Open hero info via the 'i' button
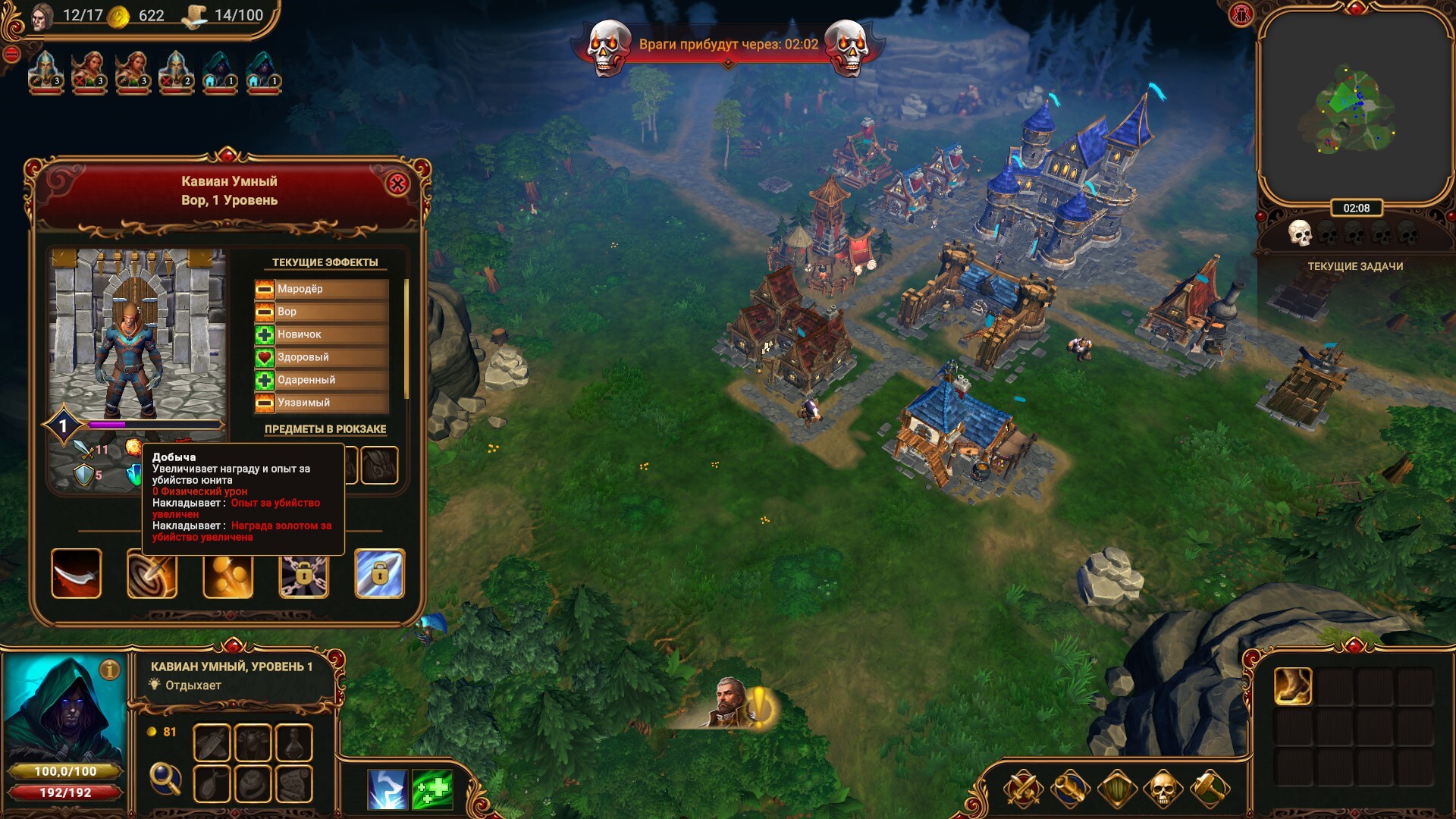The width and height of the screenshot is (1456, 819). 110,670
